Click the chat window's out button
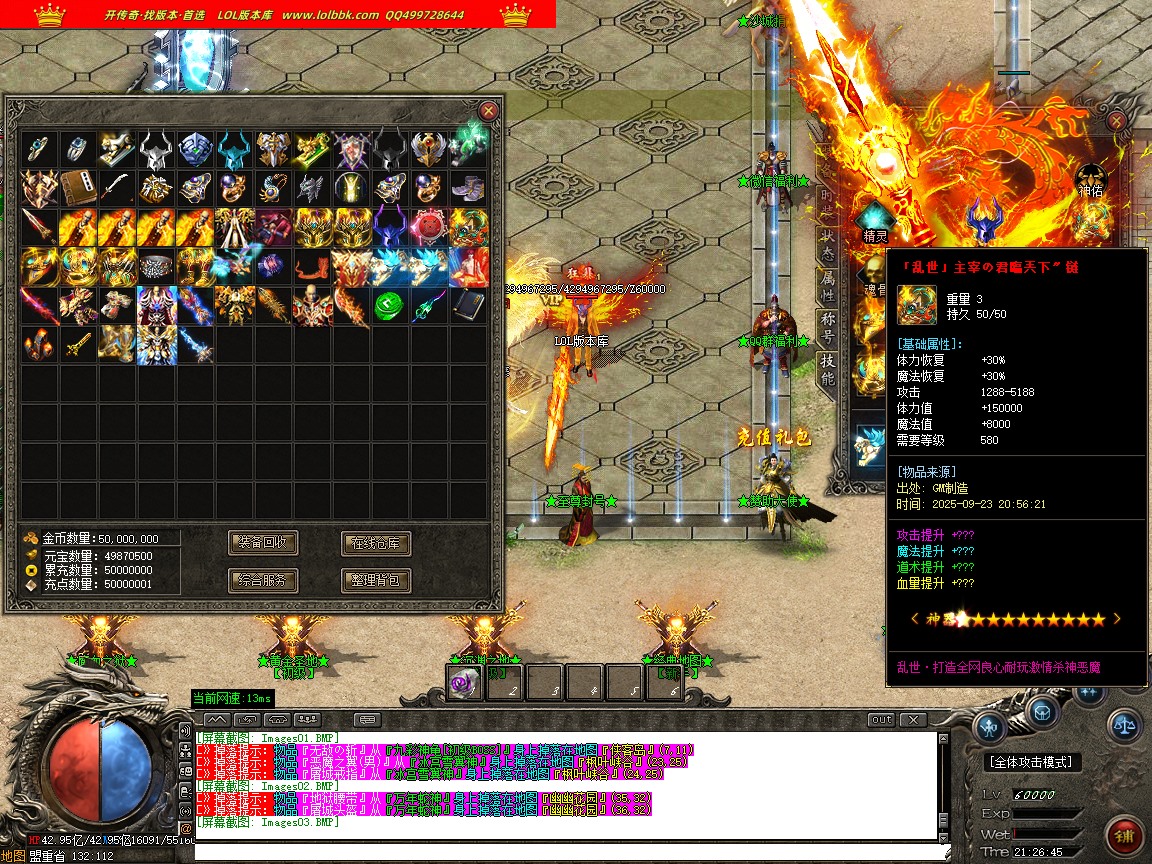This screenshot has width=1152, height=864. [881, 720]
